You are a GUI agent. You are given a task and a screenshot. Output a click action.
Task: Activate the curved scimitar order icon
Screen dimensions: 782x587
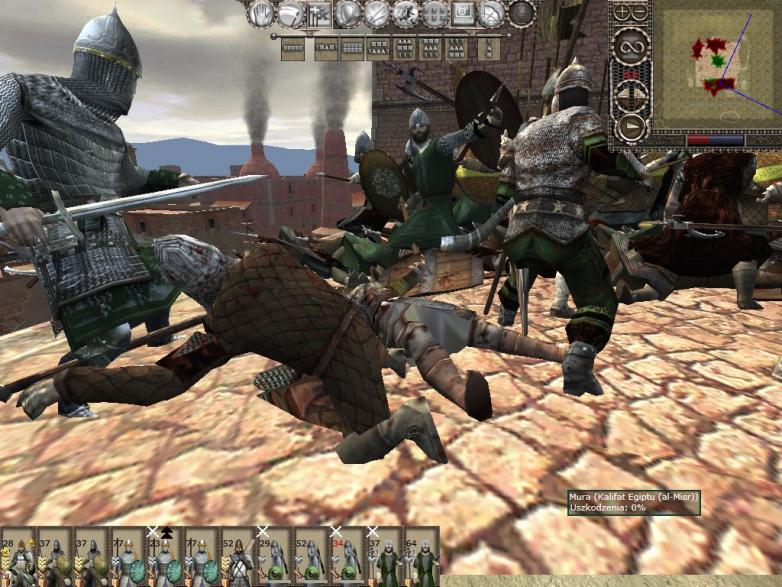(290, 13)
